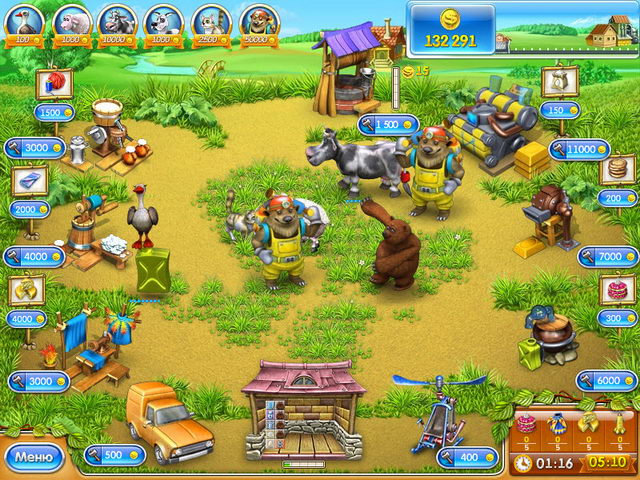Upgrade the truck for 500 coins
640x480 pixels.
115,455
